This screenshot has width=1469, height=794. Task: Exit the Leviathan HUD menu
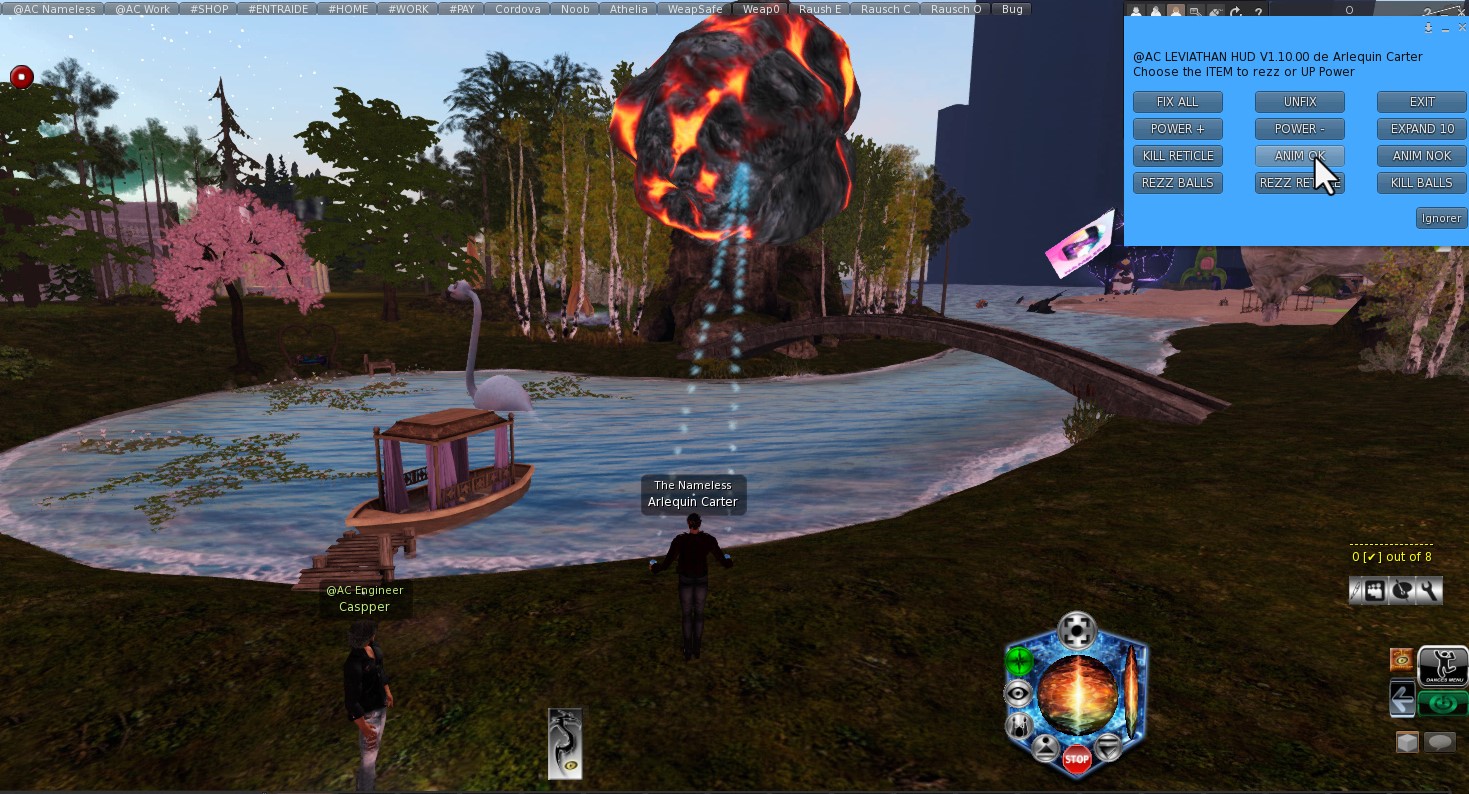coord(1421,102)
